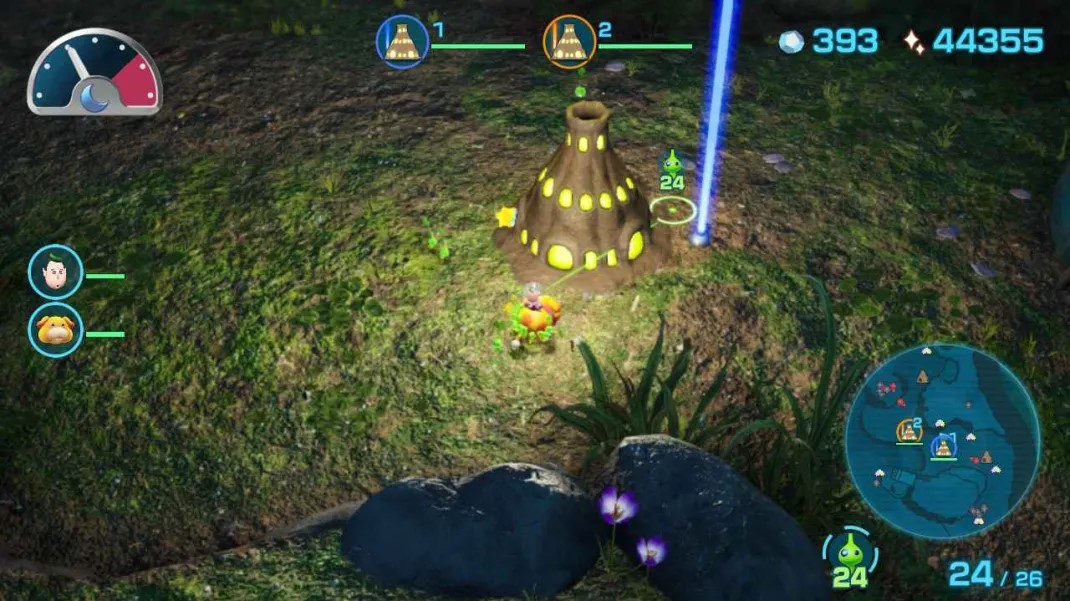Image resolution: width=1070 pixels, height=601 pixels.
Task: Open the circular minimap
Action: click(x=942, y=441)
